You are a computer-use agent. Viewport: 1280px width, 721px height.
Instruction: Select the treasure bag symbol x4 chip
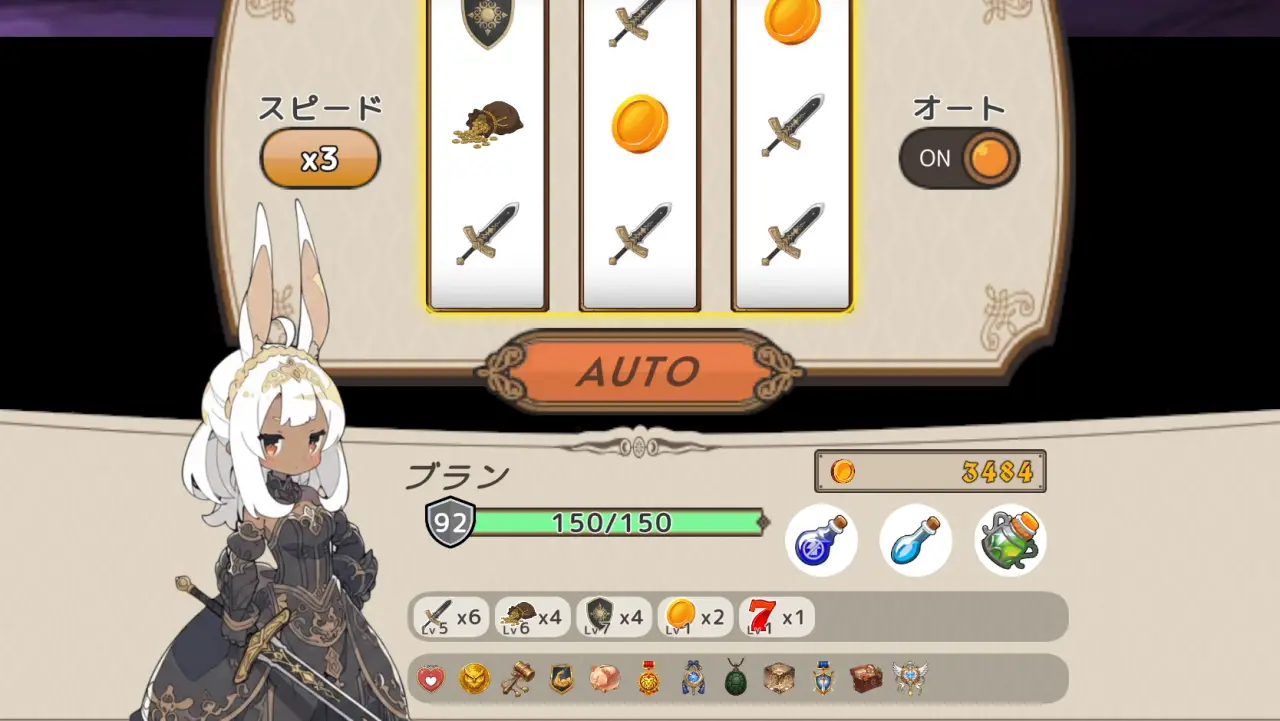(532, 617)
